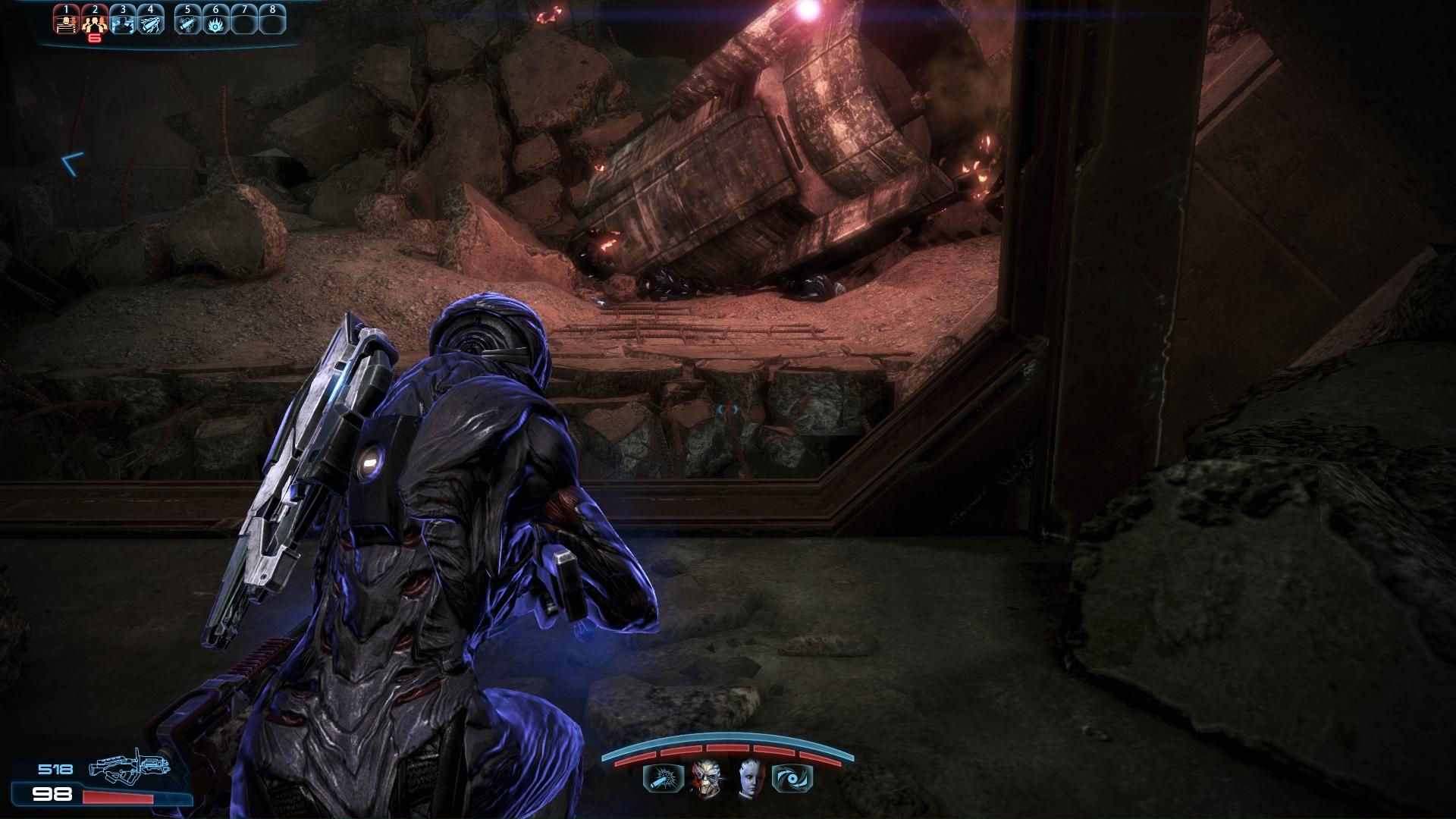
Task: Trigger the slot 3 soldier power
Action: point(122,23)
